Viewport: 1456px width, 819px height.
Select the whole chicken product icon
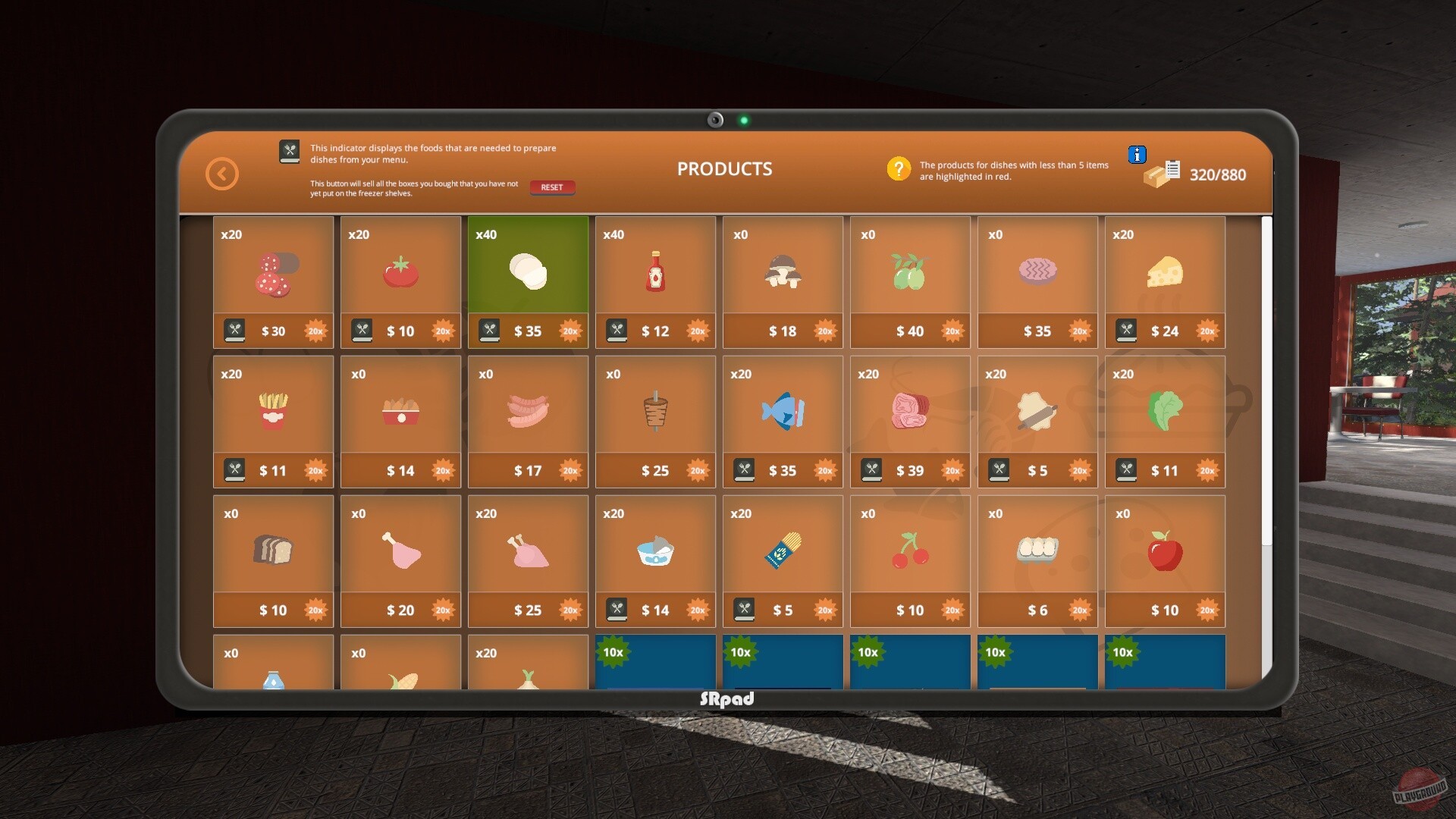pos(528,550)
